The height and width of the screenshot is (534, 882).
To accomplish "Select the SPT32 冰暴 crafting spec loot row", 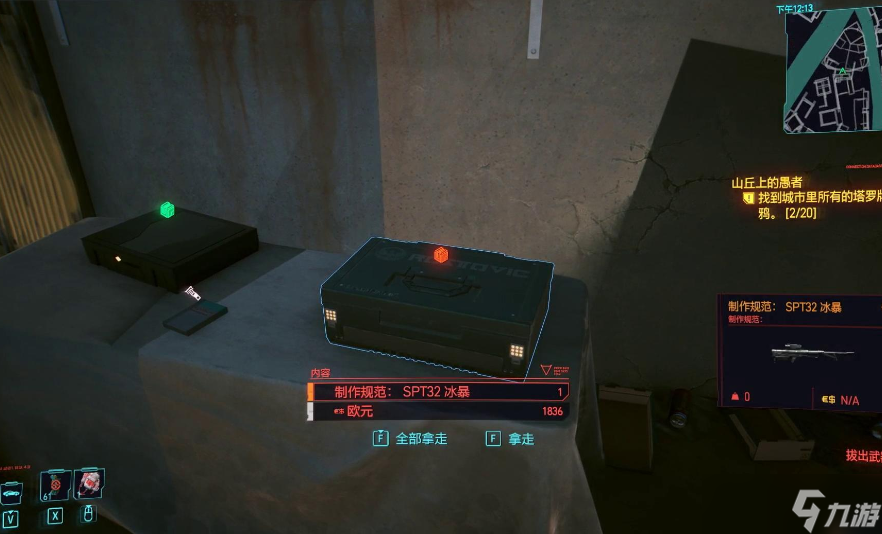I will point(438,392).
